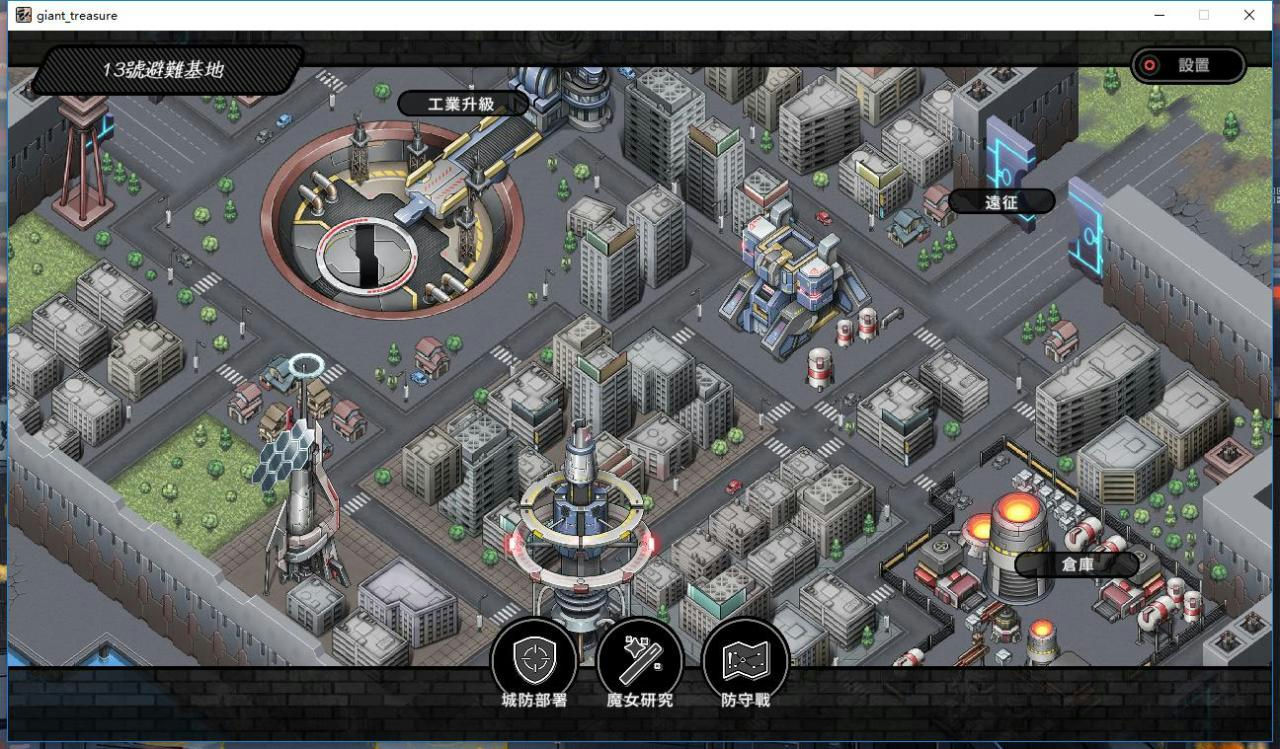Viewport: 1280px width, 749px height.
Task: Close the giant_treasure window
Action: tap(1249, 15)
